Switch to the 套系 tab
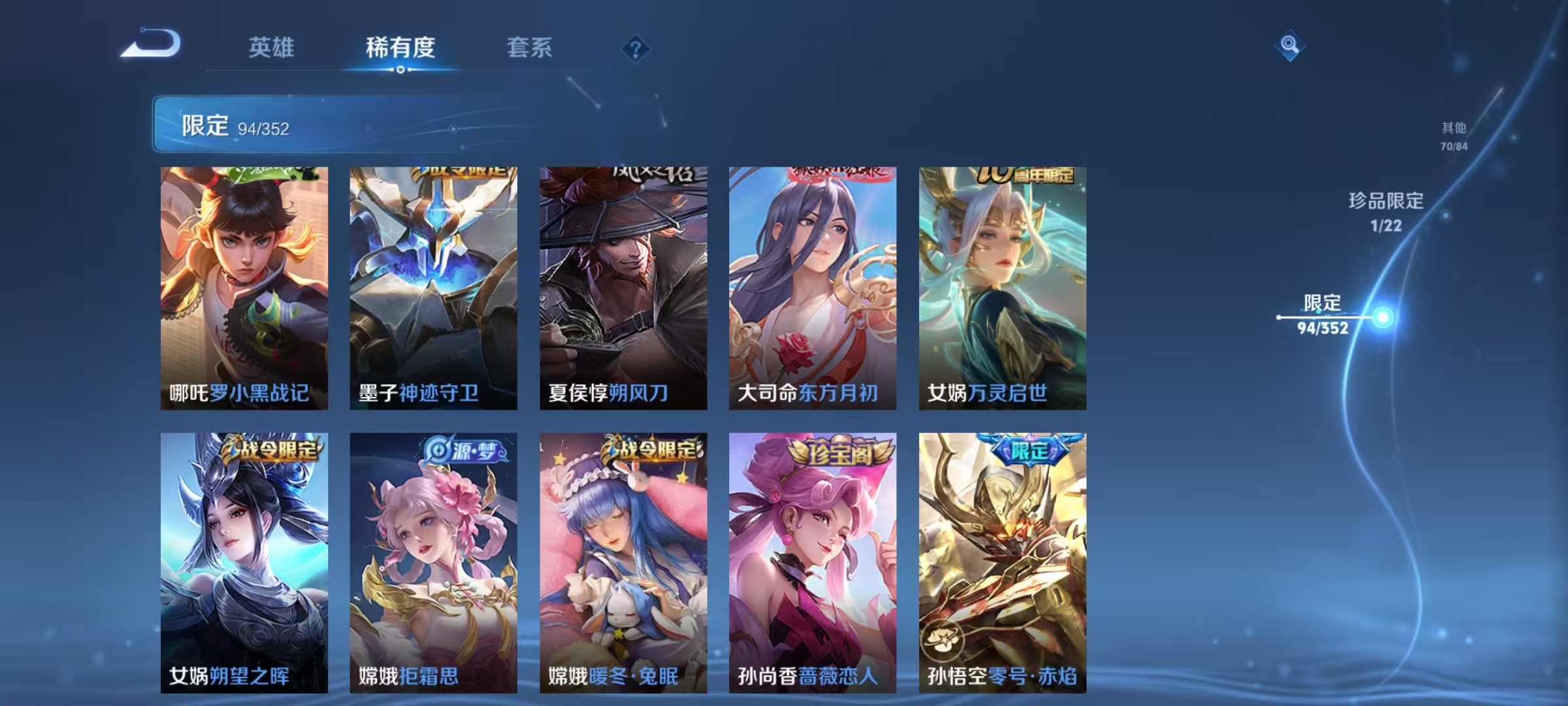The width and height of the screenshot is (1568, 706). pyautogui.click(x=531, y=48)
